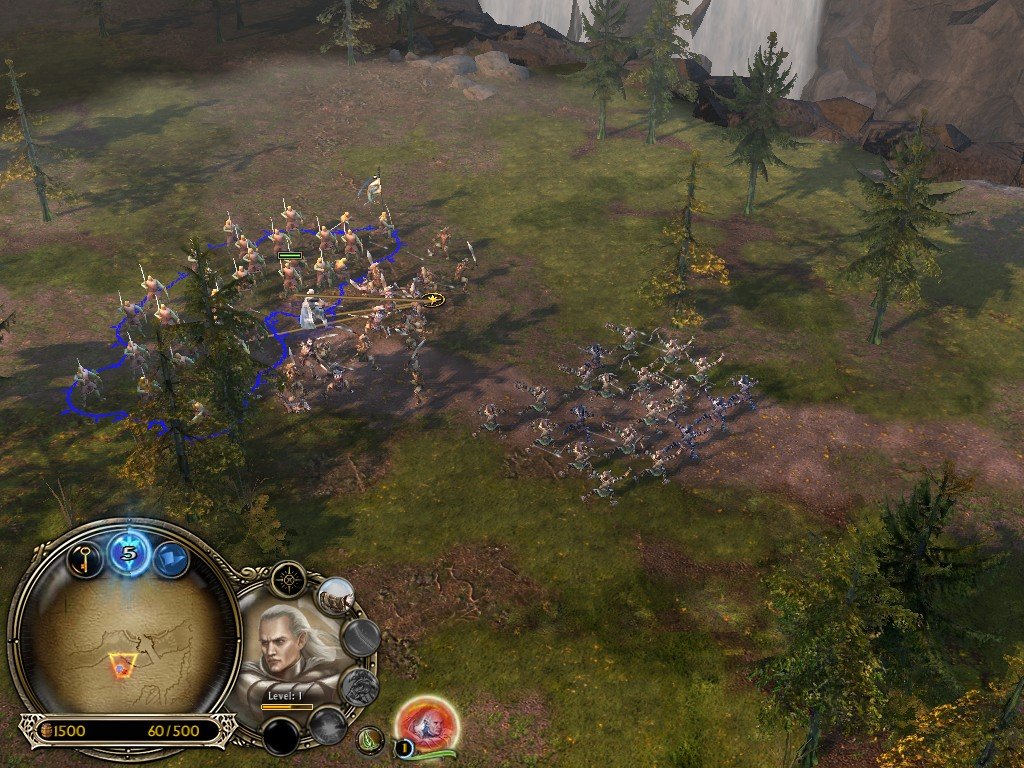Use the horse mount ability icon
1024x768 pixels.
(x=336, y=596)
